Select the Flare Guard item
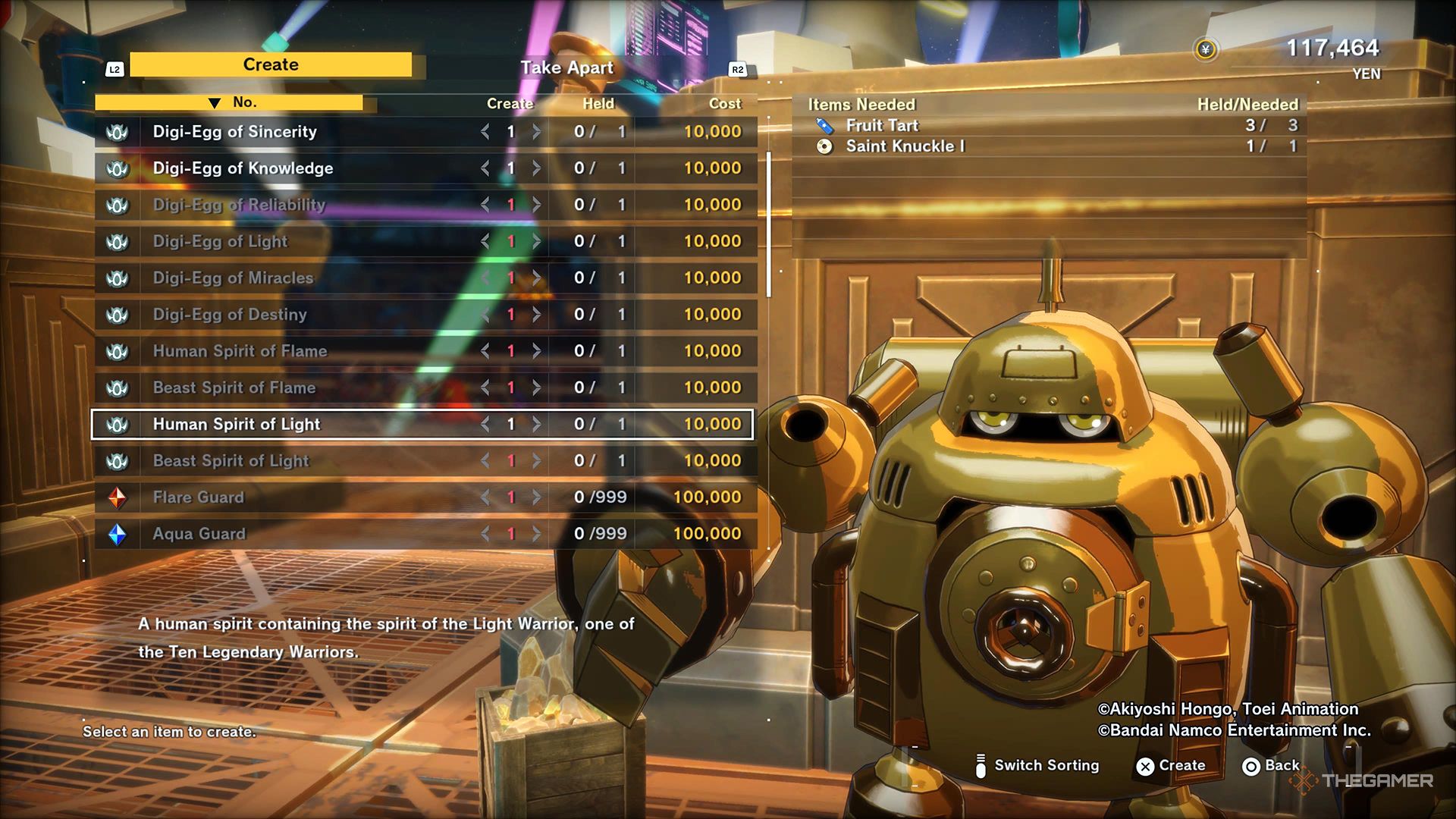 pyautogui.click(x=198, y=497)
